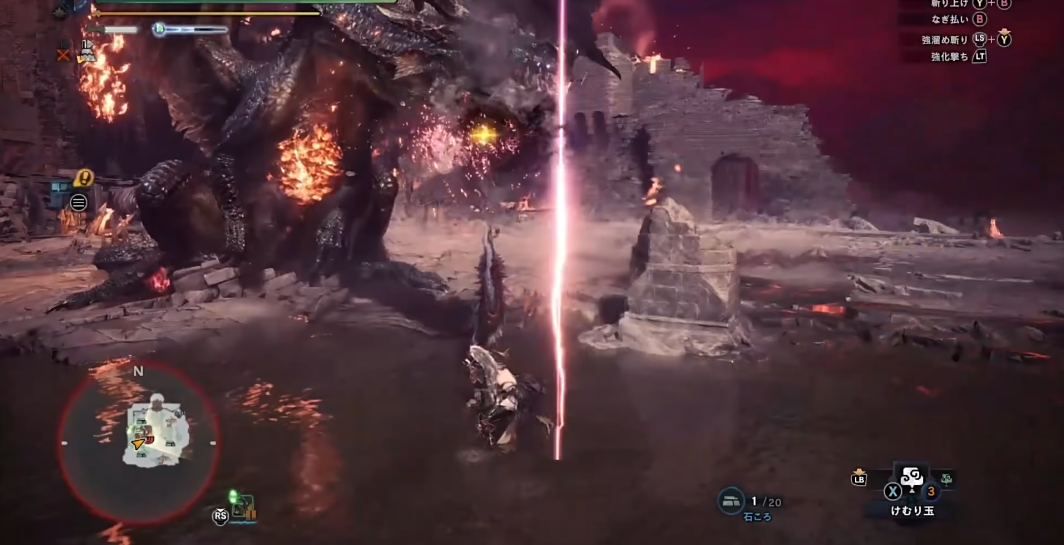Select the 石ころ slinger ammo icon
1064x545 pixels.
pyautogui.click(x=731, y=501)
